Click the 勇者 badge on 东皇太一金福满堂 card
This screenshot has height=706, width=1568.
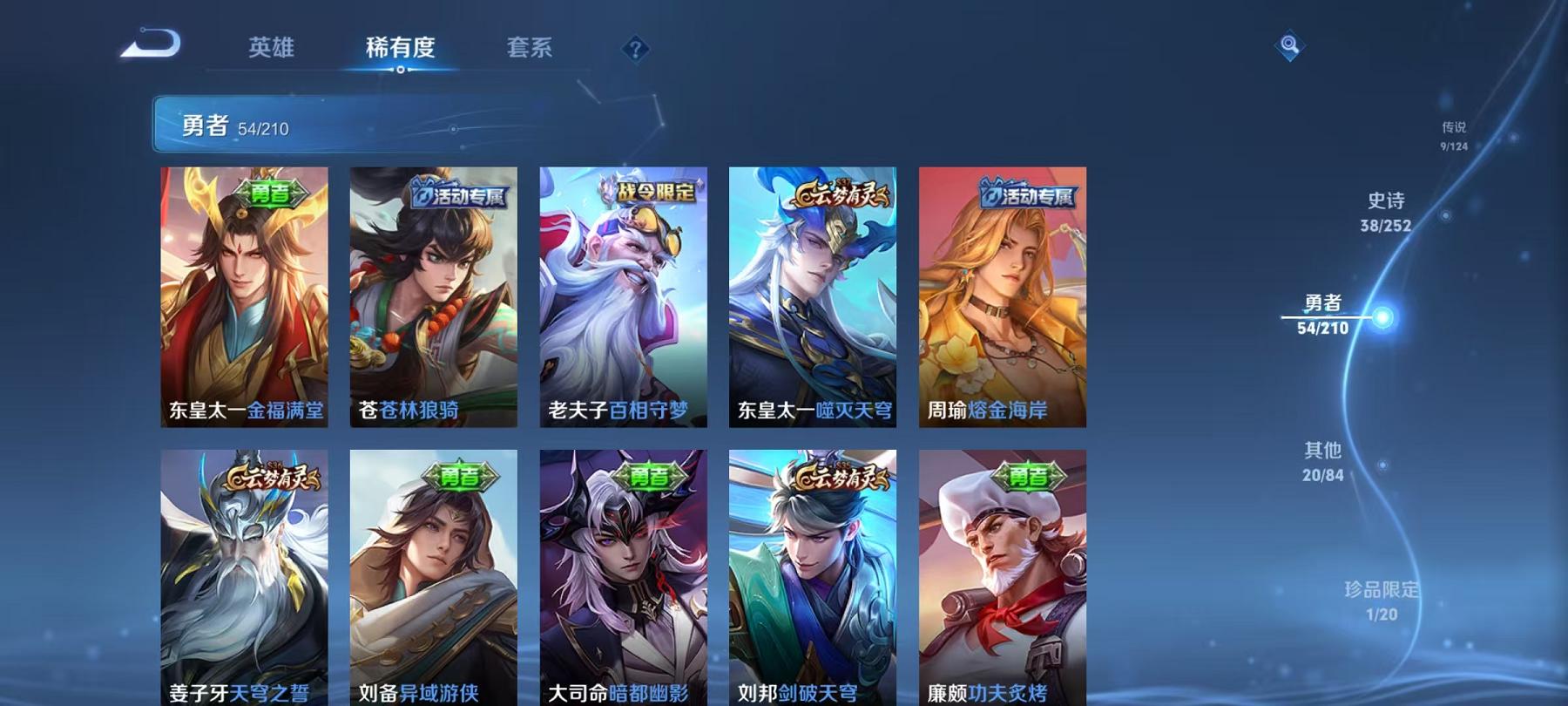pyautogui.click(x=273, y=193)
